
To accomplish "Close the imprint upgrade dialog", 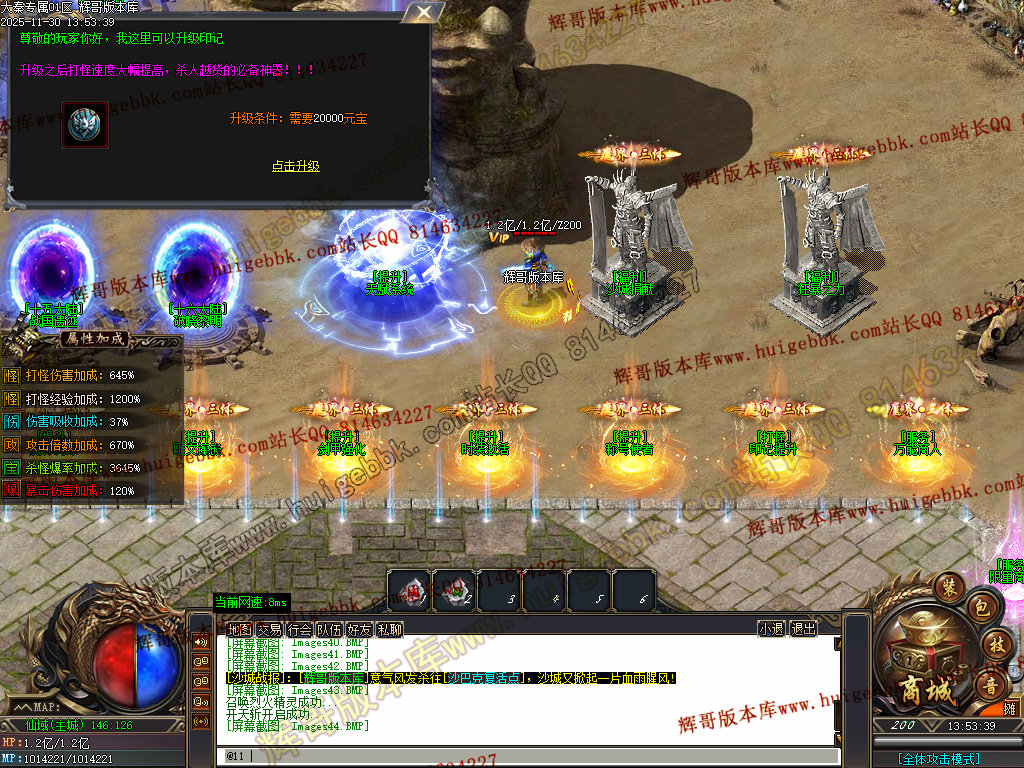I will pos(426,12).
